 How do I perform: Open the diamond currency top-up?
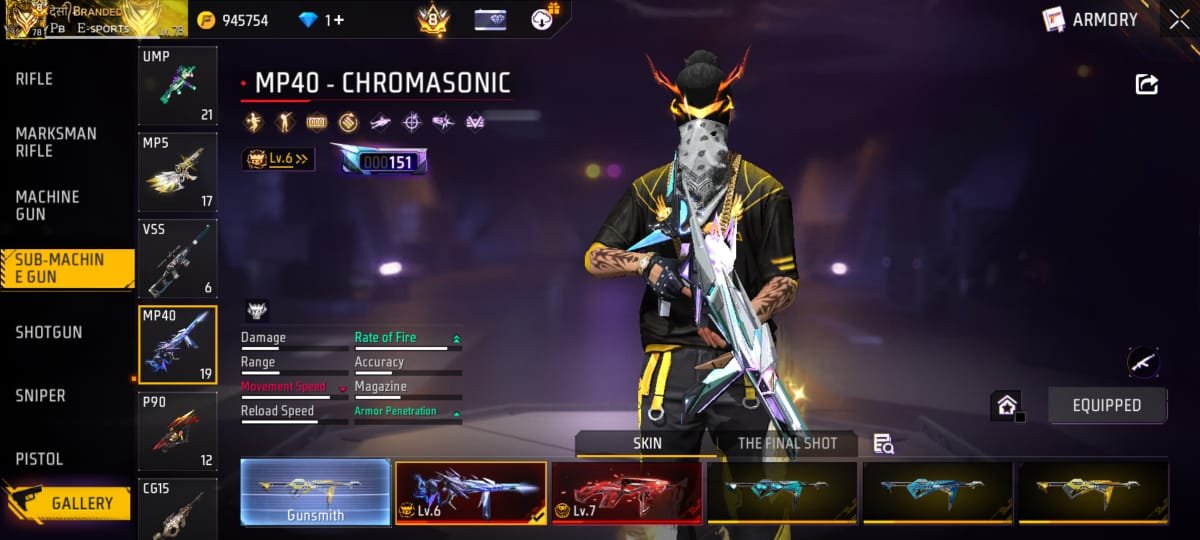coord(321,20)
